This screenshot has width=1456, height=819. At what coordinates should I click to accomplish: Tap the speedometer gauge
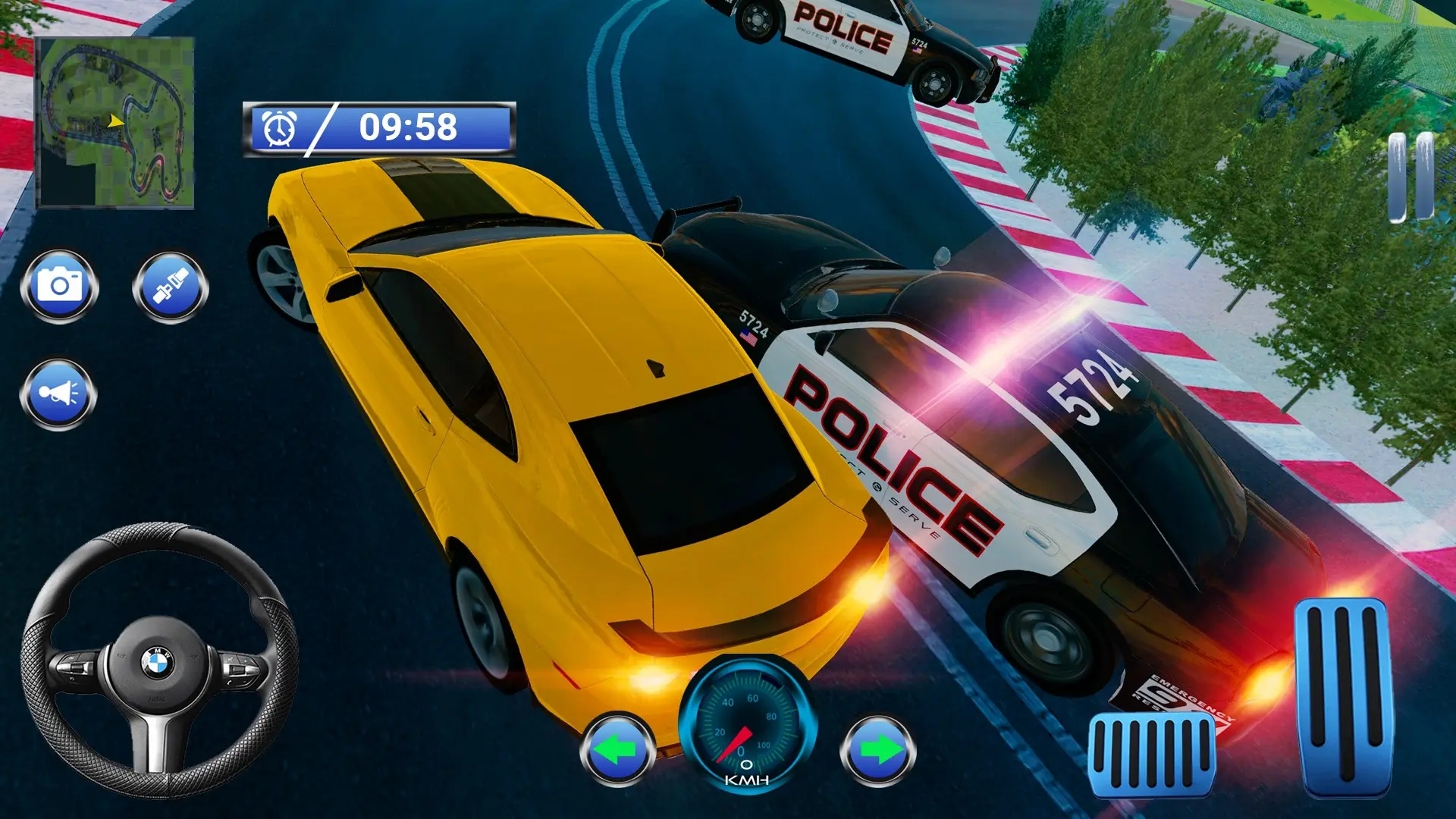pyautogui.click(x=747, y=728)
